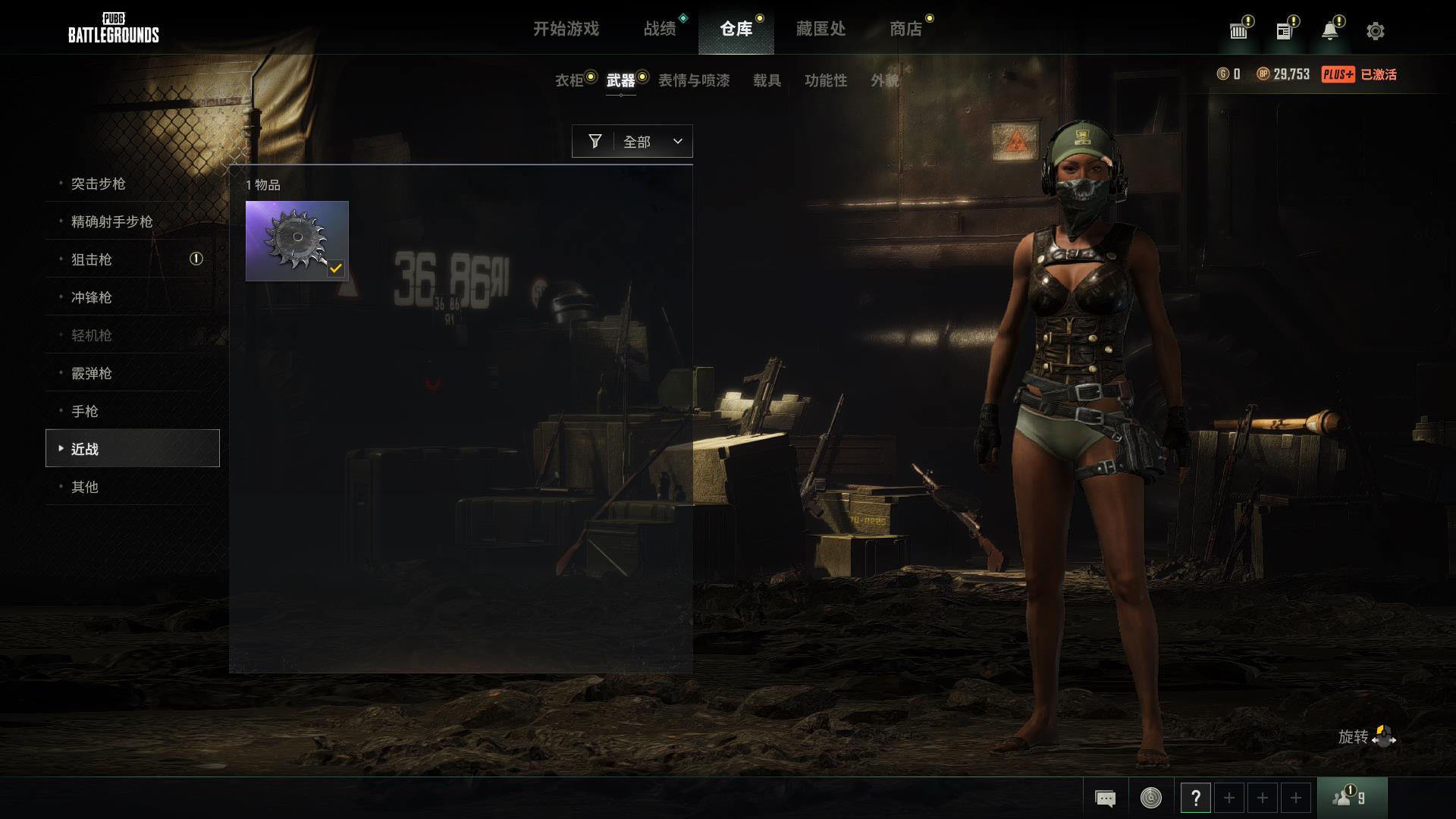The width and height of the screenshot is (1456, 819).
Task: Open the chat message button
Action: (1105, 798)
